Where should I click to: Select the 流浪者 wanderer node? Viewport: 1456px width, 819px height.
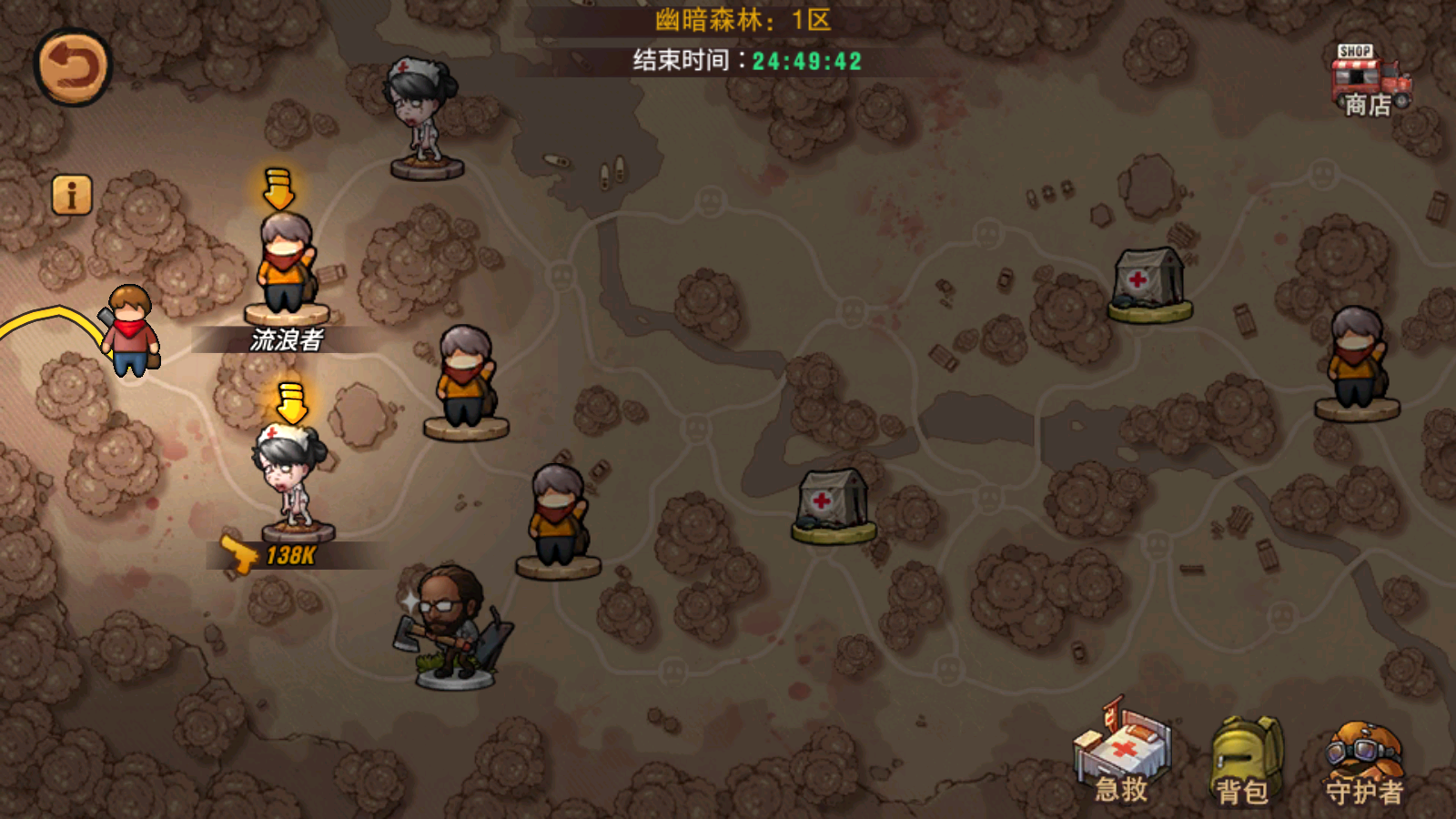click(x=287, y=268)
